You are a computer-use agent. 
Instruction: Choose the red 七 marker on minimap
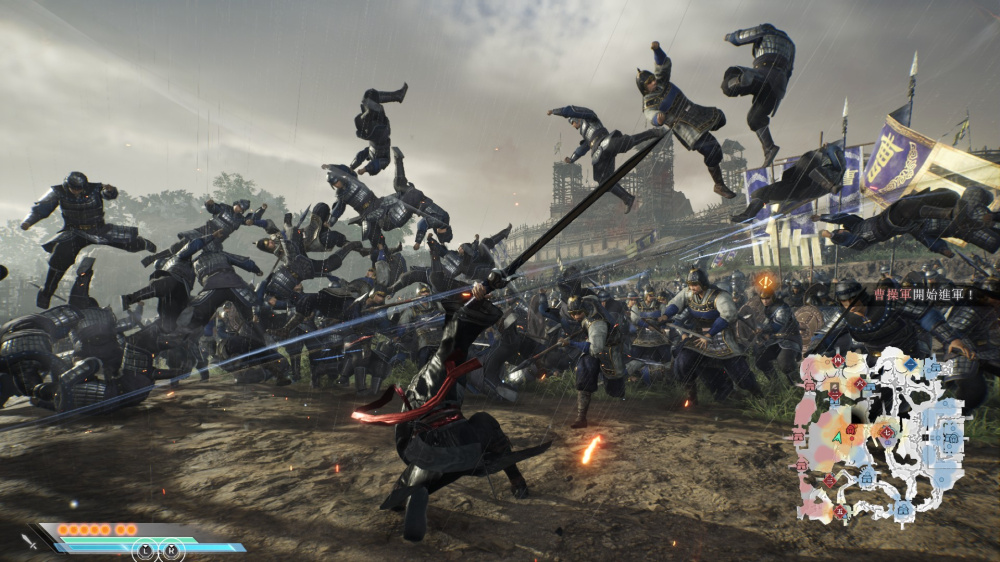[x=886, y=431]
